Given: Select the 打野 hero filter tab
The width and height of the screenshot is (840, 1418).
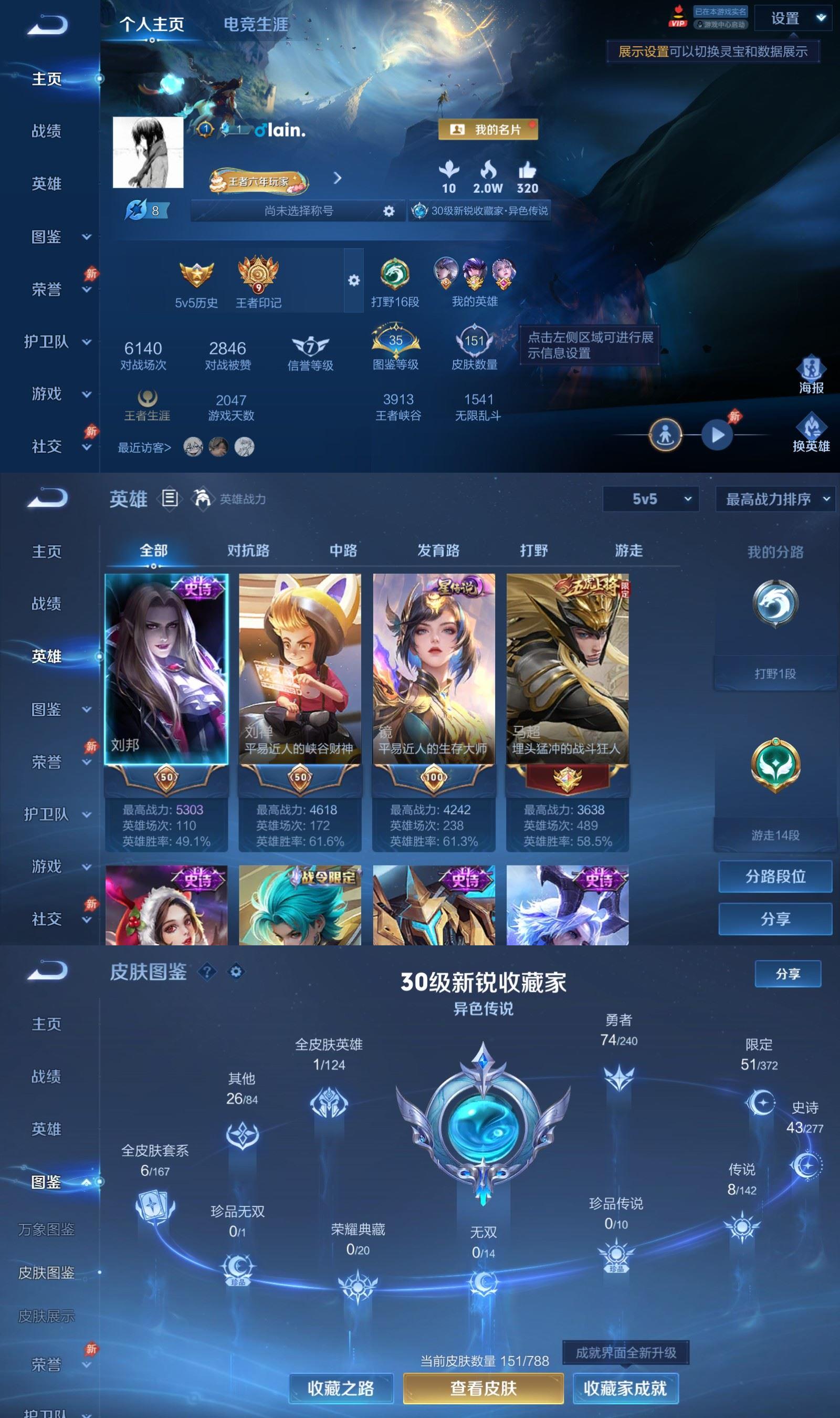Looking at the screenshot, I should pos(534,550).
